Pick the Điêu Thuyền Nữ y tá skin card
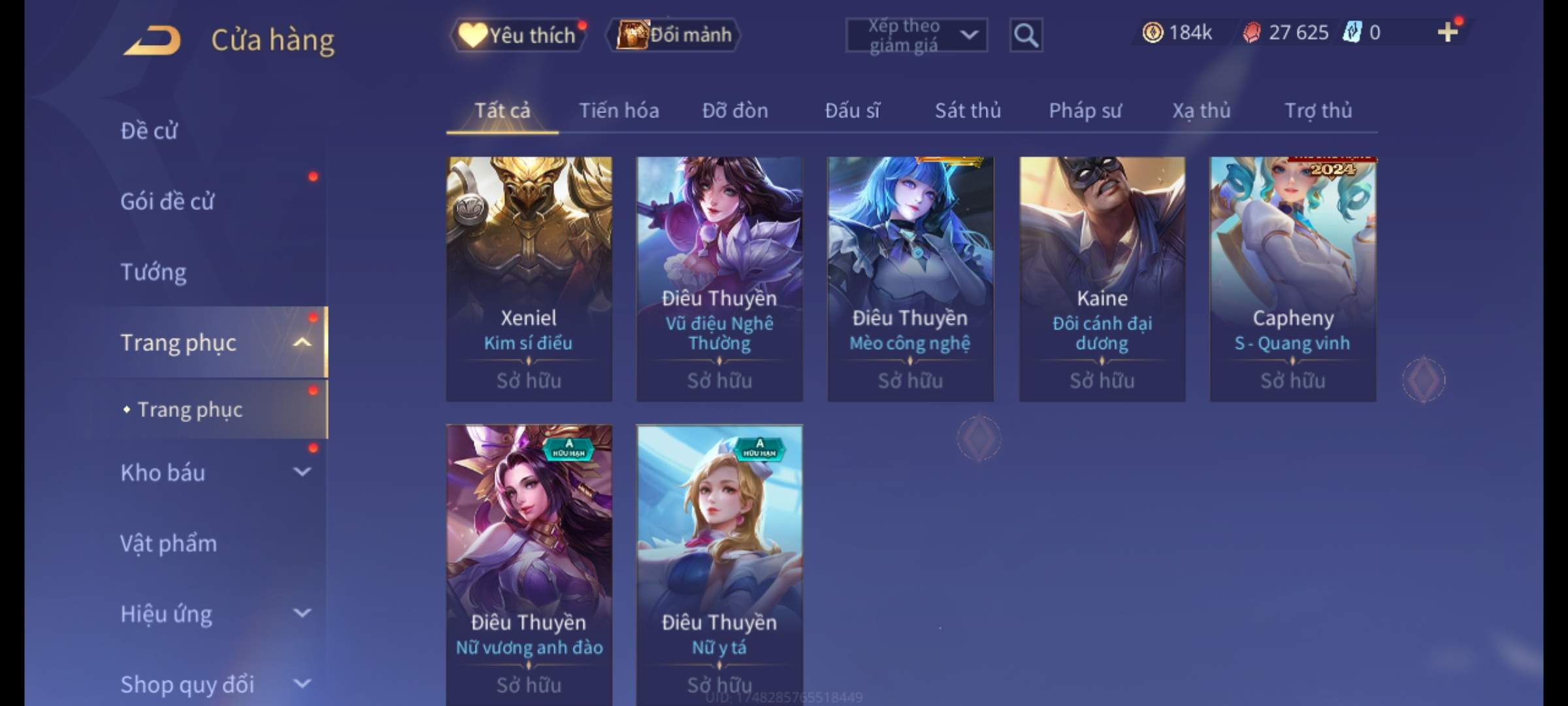This screenshot has width=1568, height=706. [x=719, y=562]
